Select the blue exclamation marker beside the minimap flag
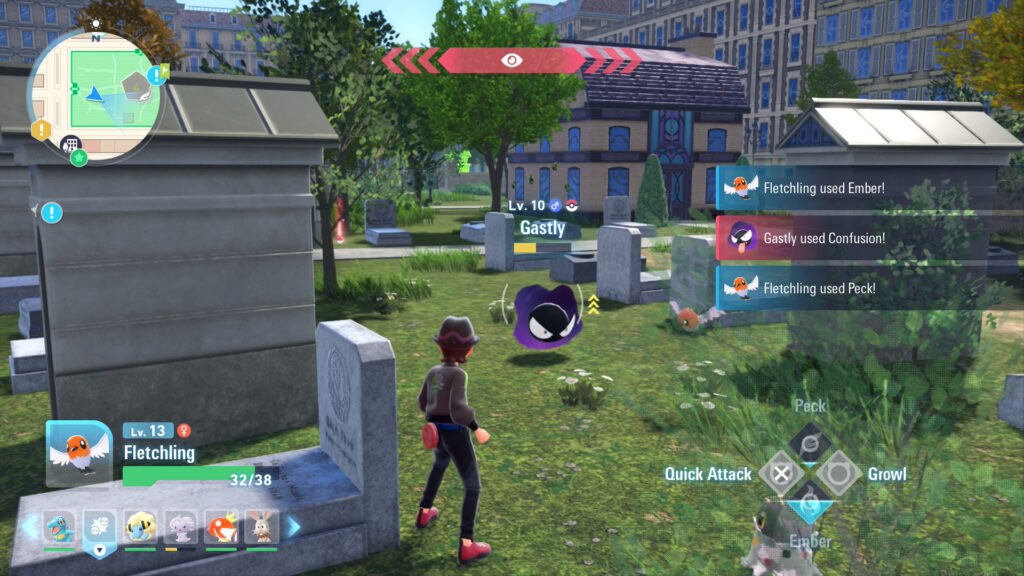Image resolution: width=1024 pixels, height=576 pixels. coord(155,75)
